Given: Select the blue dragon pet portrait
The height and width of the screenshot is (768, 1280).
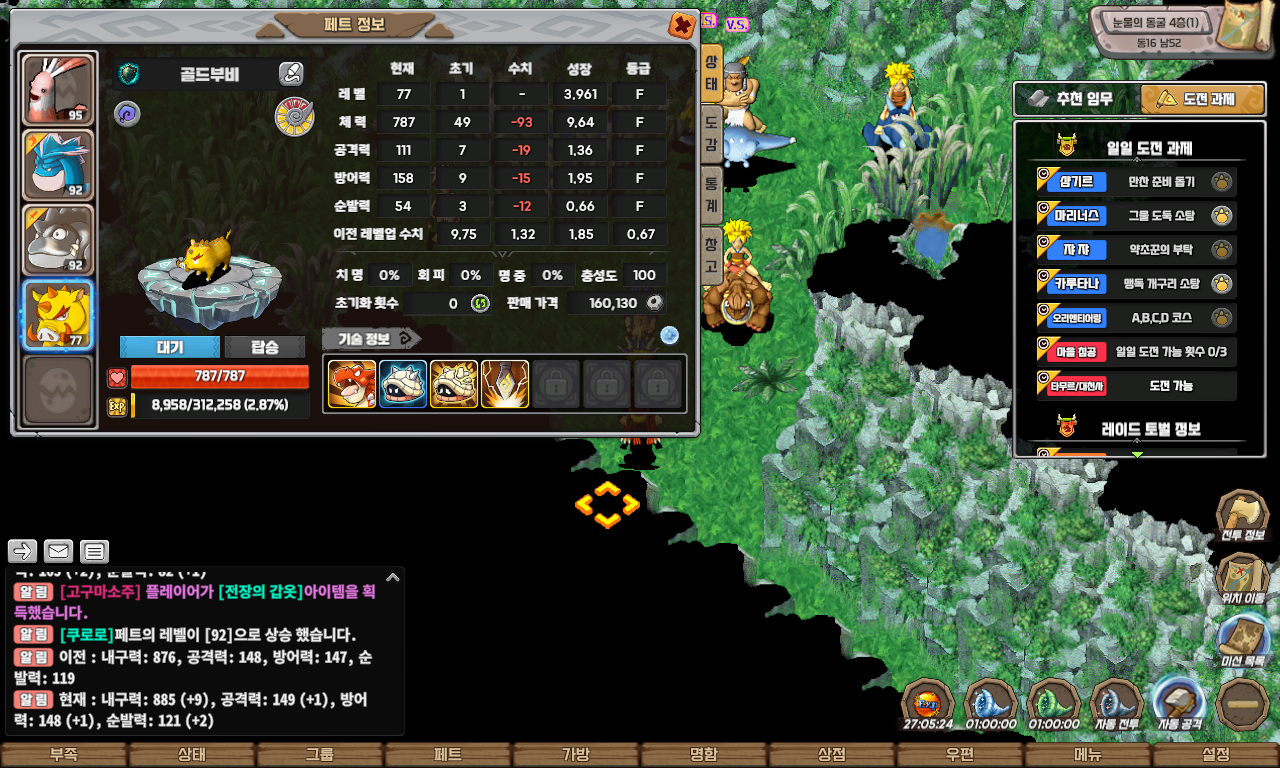Looking at the screenshot, I should click(x=58, y=165).
